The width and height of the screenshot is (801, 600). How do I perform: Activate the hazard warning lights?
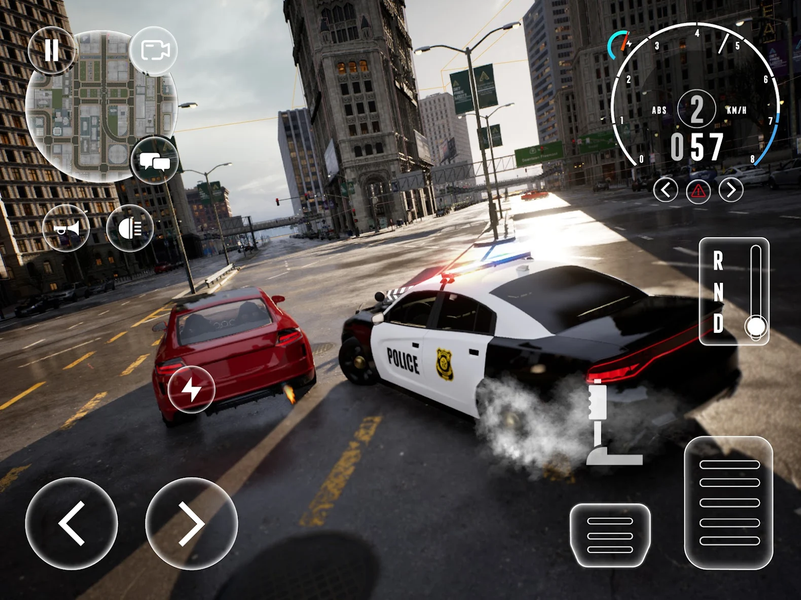[699, 189]
